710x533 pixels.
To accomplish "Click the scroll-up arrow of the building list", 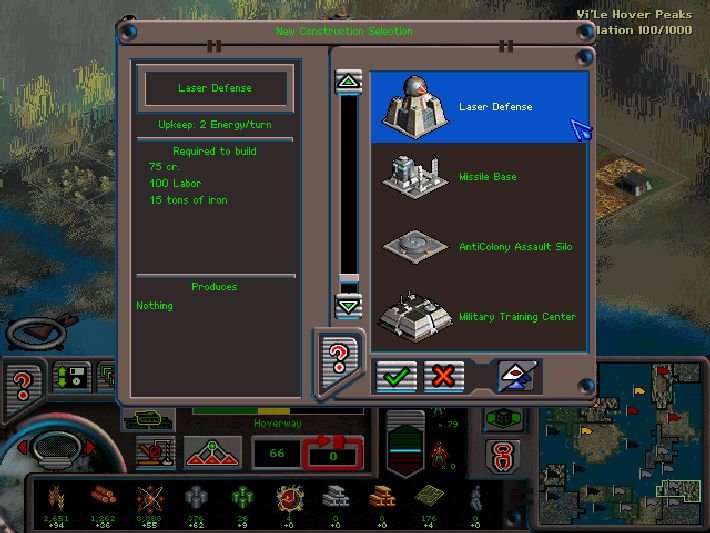I will (348, 83).
